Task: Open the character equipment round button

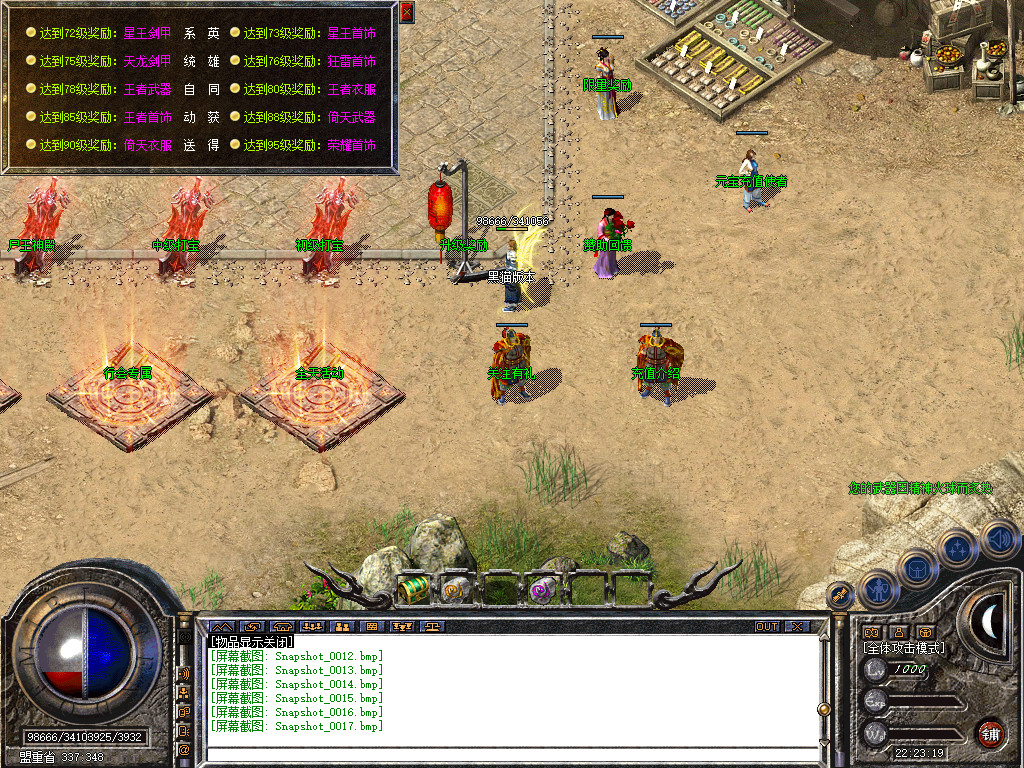Action: tap(877, 589)
